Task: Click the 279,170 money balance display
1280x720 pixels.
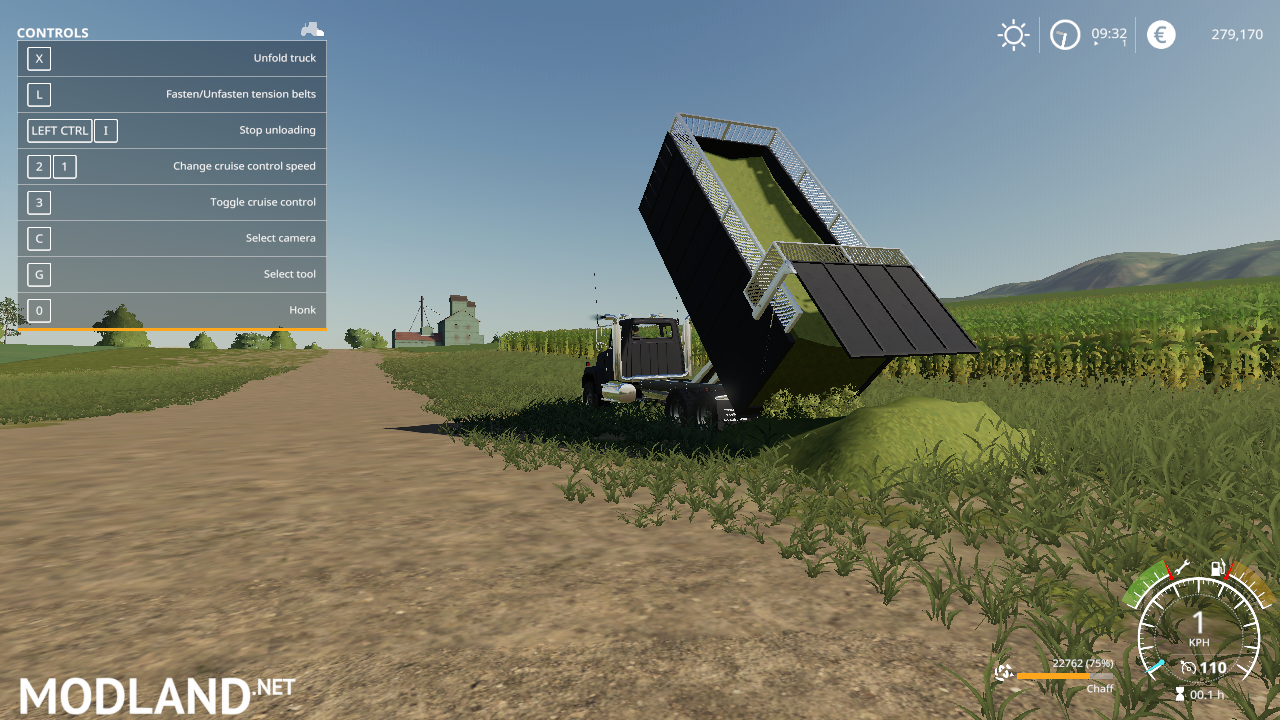Action: coord(1237,34)
